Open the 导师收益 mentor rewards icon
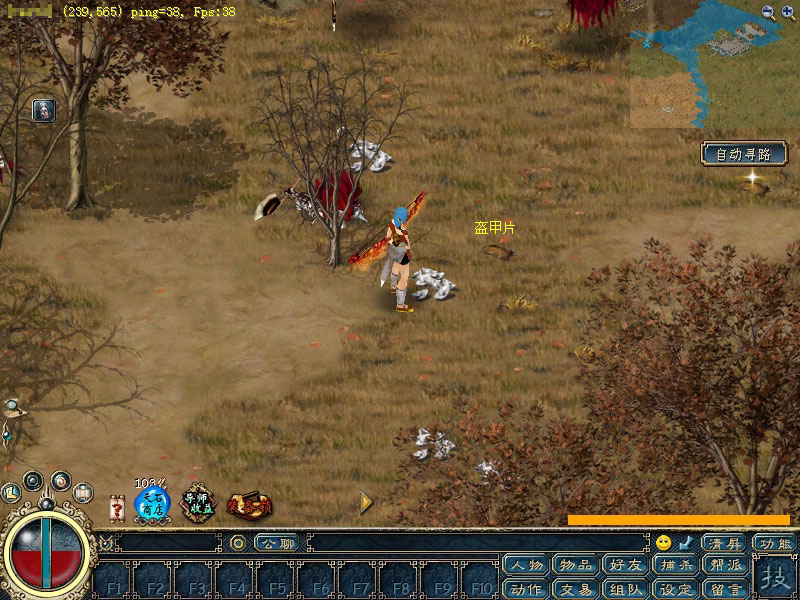 [x=198, y=503]
